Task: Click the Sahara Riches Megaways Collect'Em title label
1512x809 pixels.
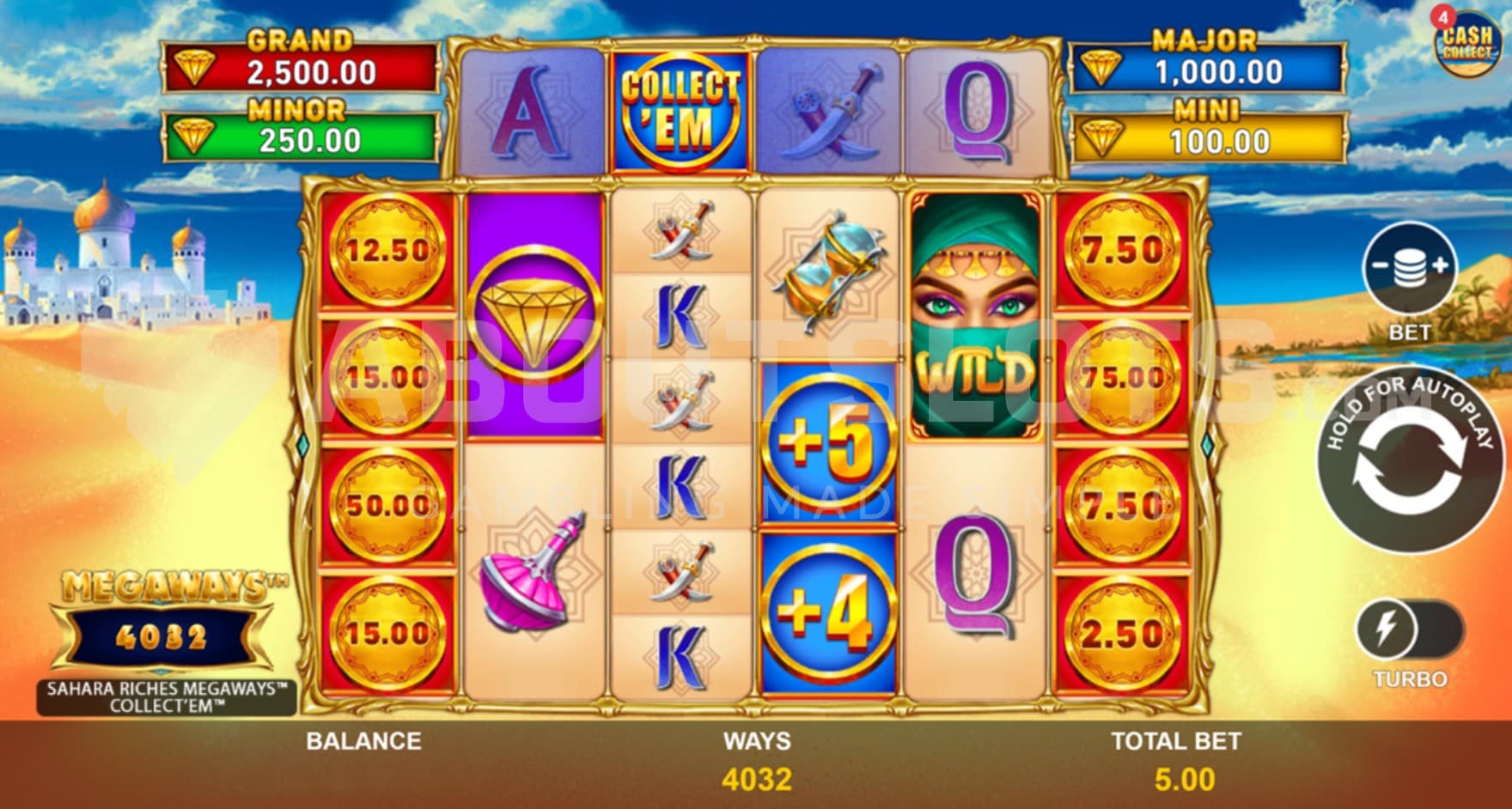Action: [x=167, y=697]
